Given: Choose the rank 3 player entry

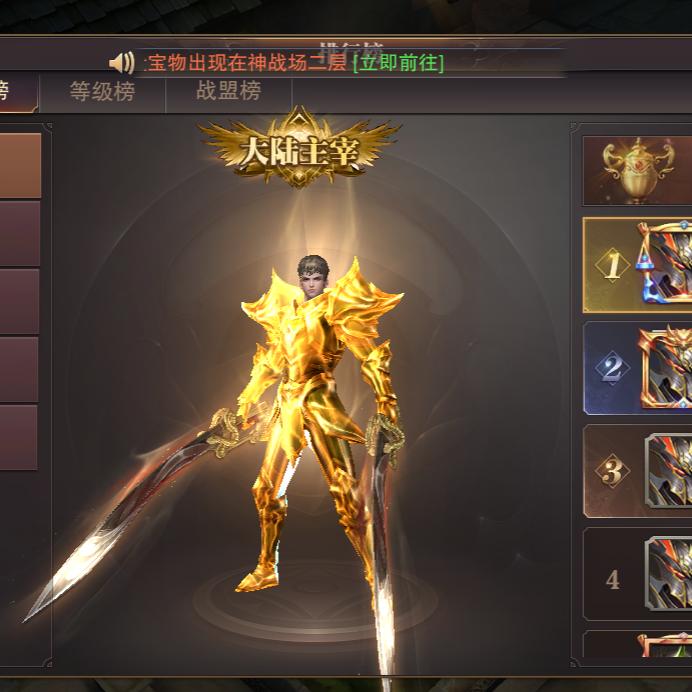Looking at the screenshot, I should point(638,471).
